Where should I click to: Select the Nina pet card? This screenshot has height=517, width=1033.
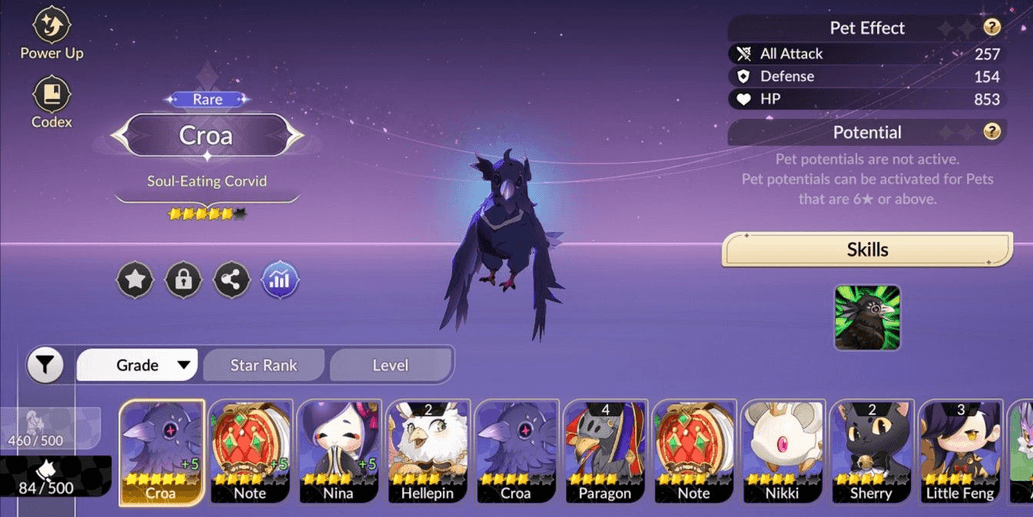click(x=338, y=450)
